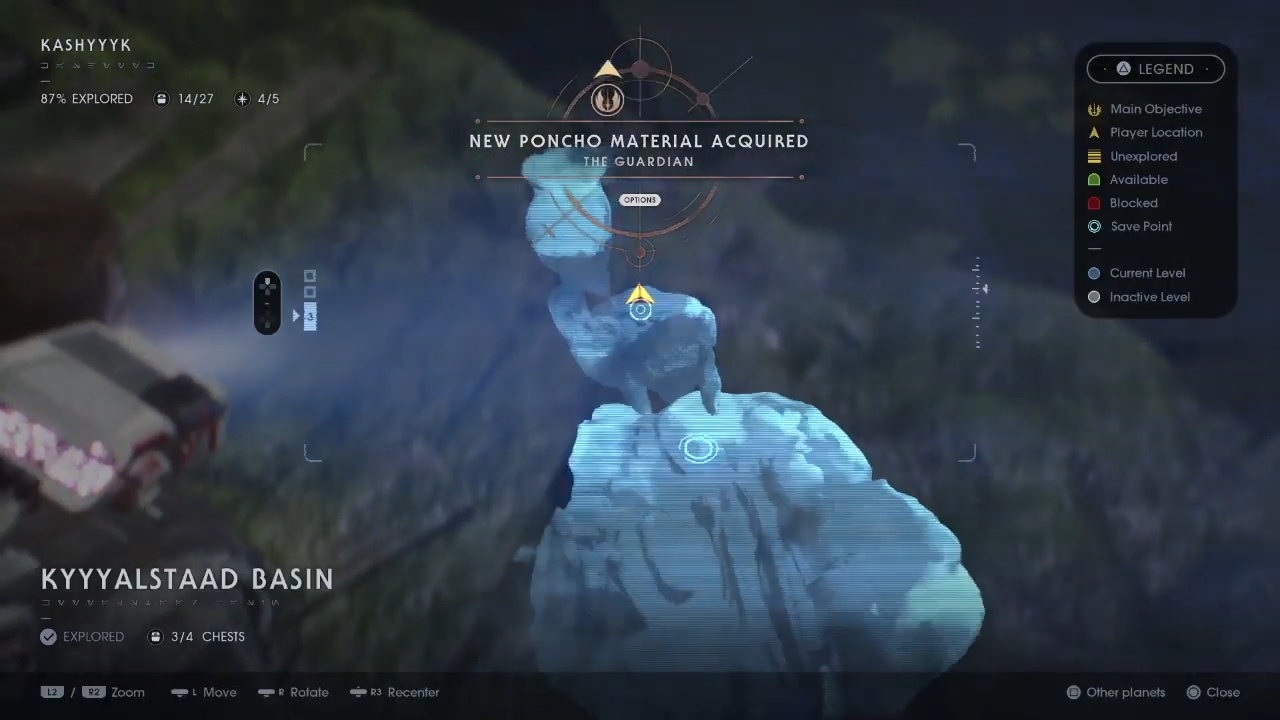Click the globe icon beside Other planets
This screenshot has height=720, width=1280.
point(1073,692)
